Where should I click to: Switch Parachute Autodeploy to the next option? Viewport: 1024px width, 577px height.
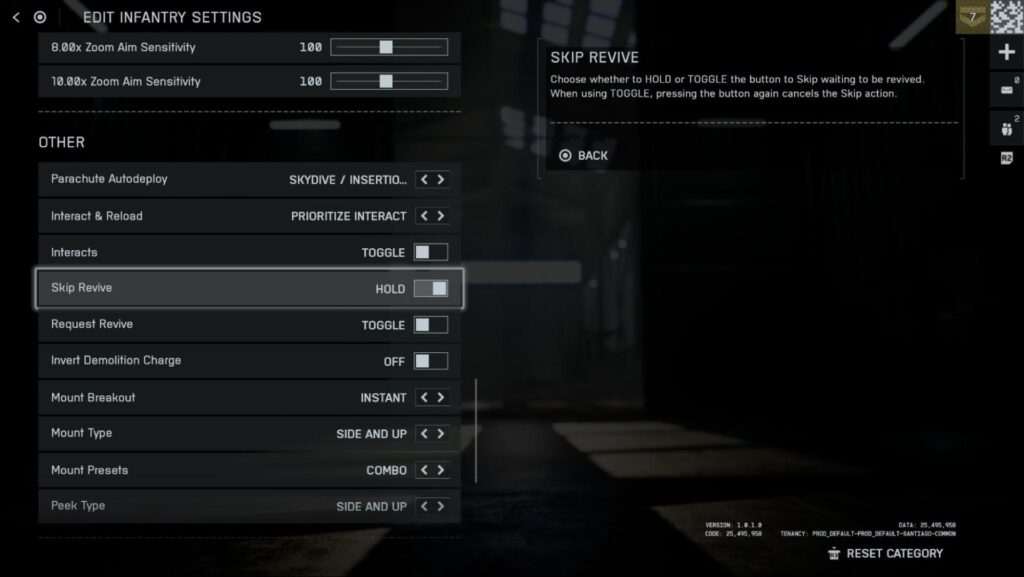441,180
